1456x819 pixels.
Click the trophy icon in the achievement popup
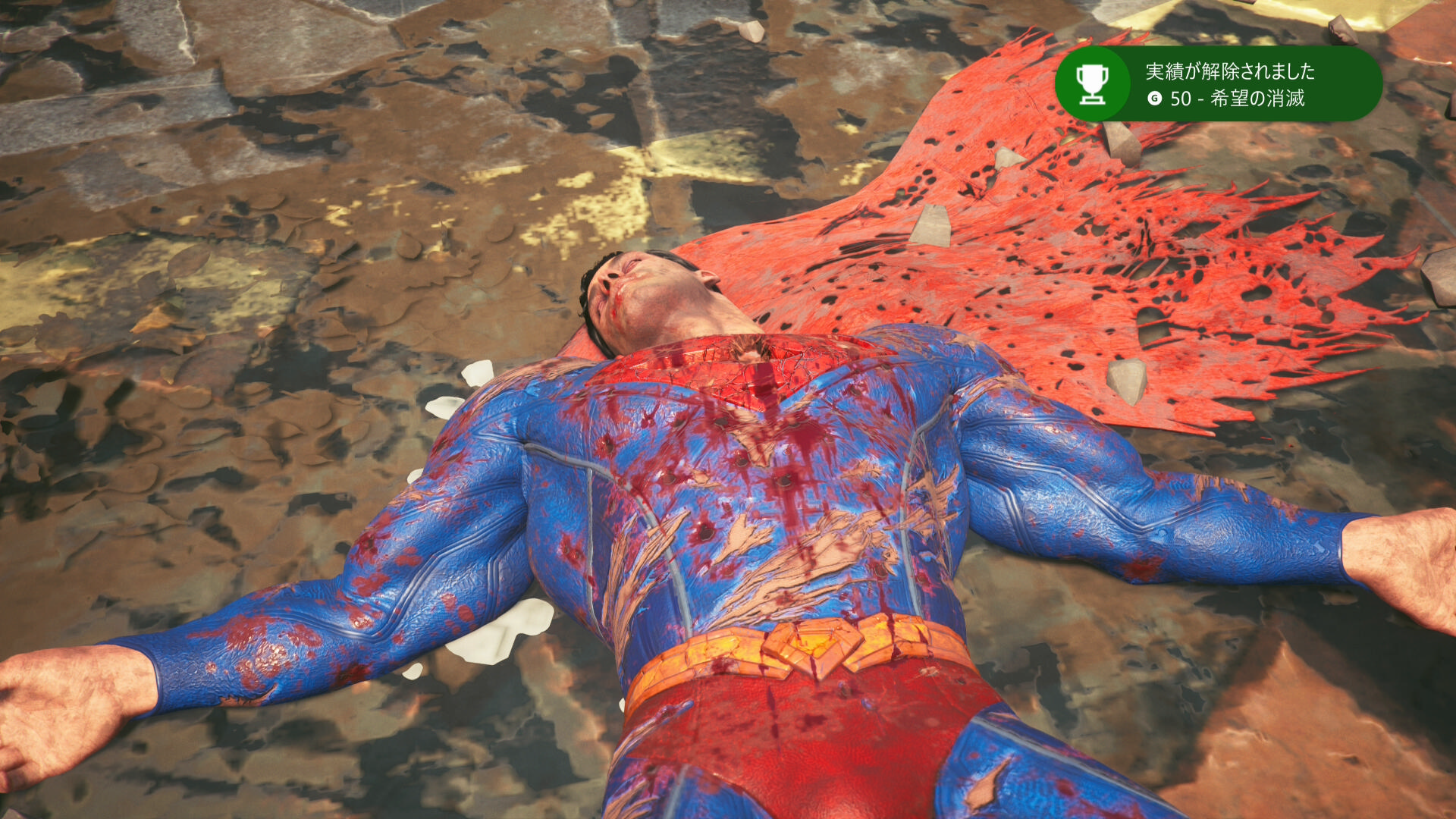[x=1093, y=84]
